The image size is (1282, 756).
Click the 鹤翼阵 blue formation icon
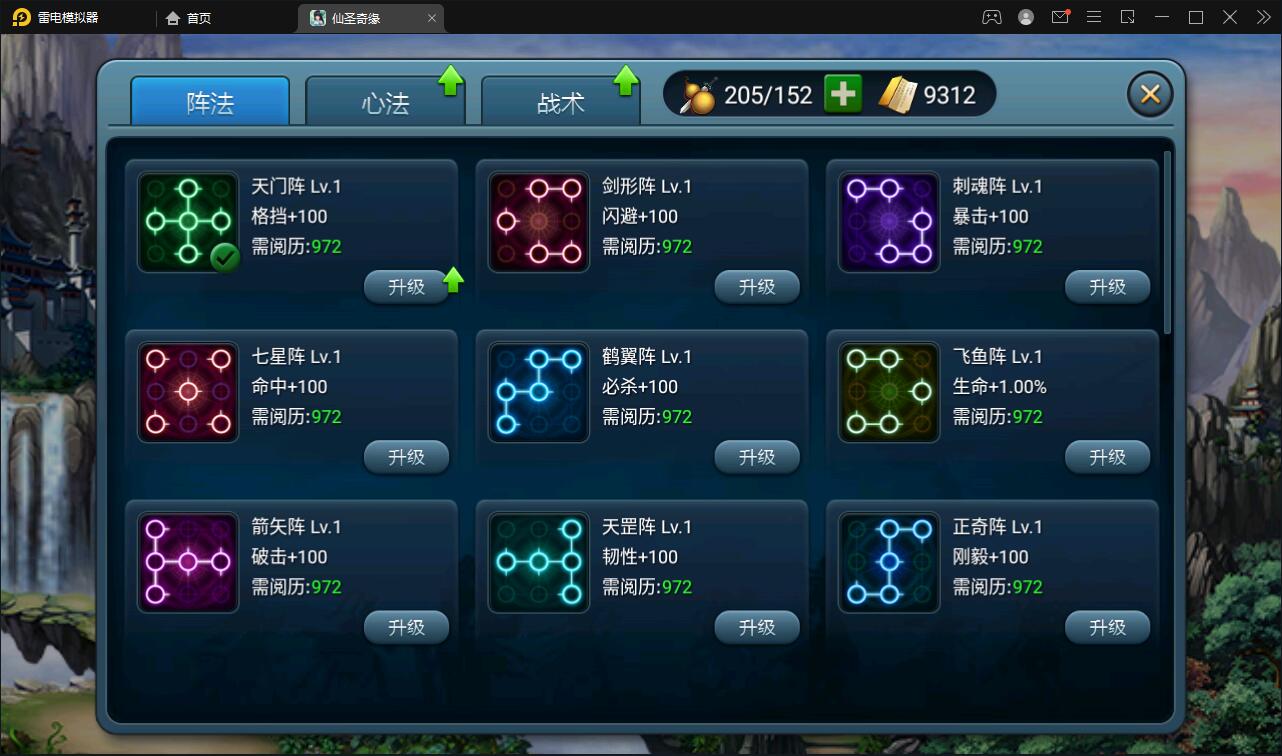click(538, 391)
